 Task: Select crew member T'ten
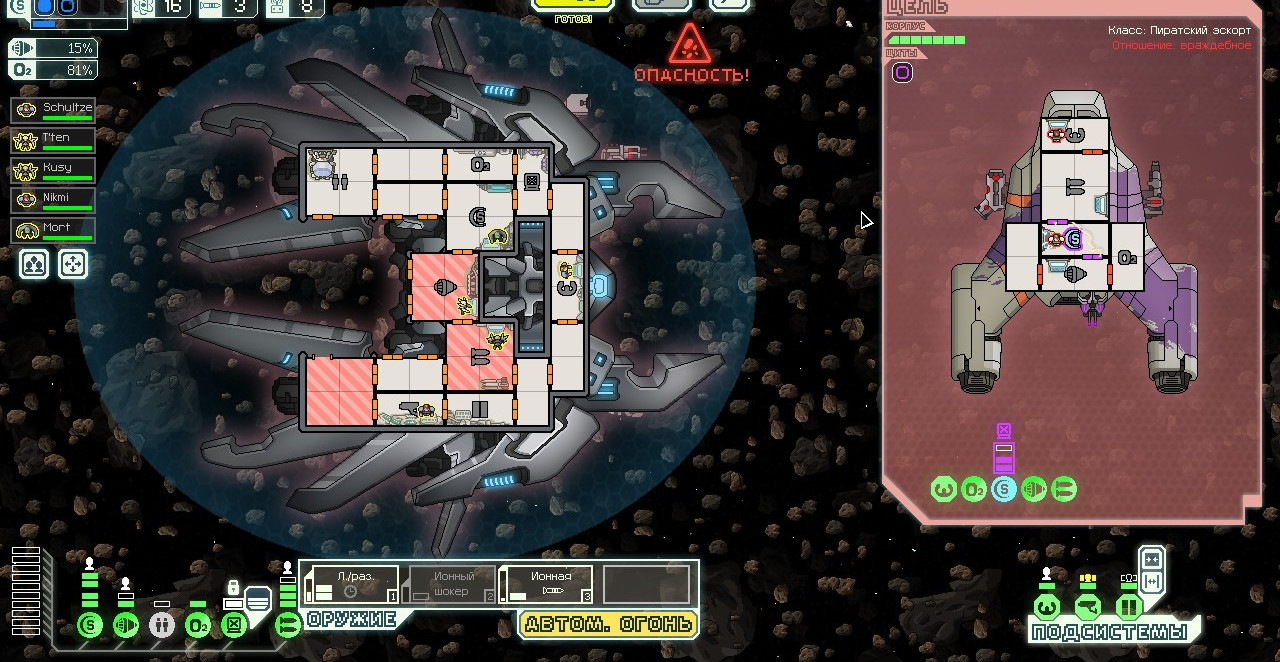pos(53,140)
